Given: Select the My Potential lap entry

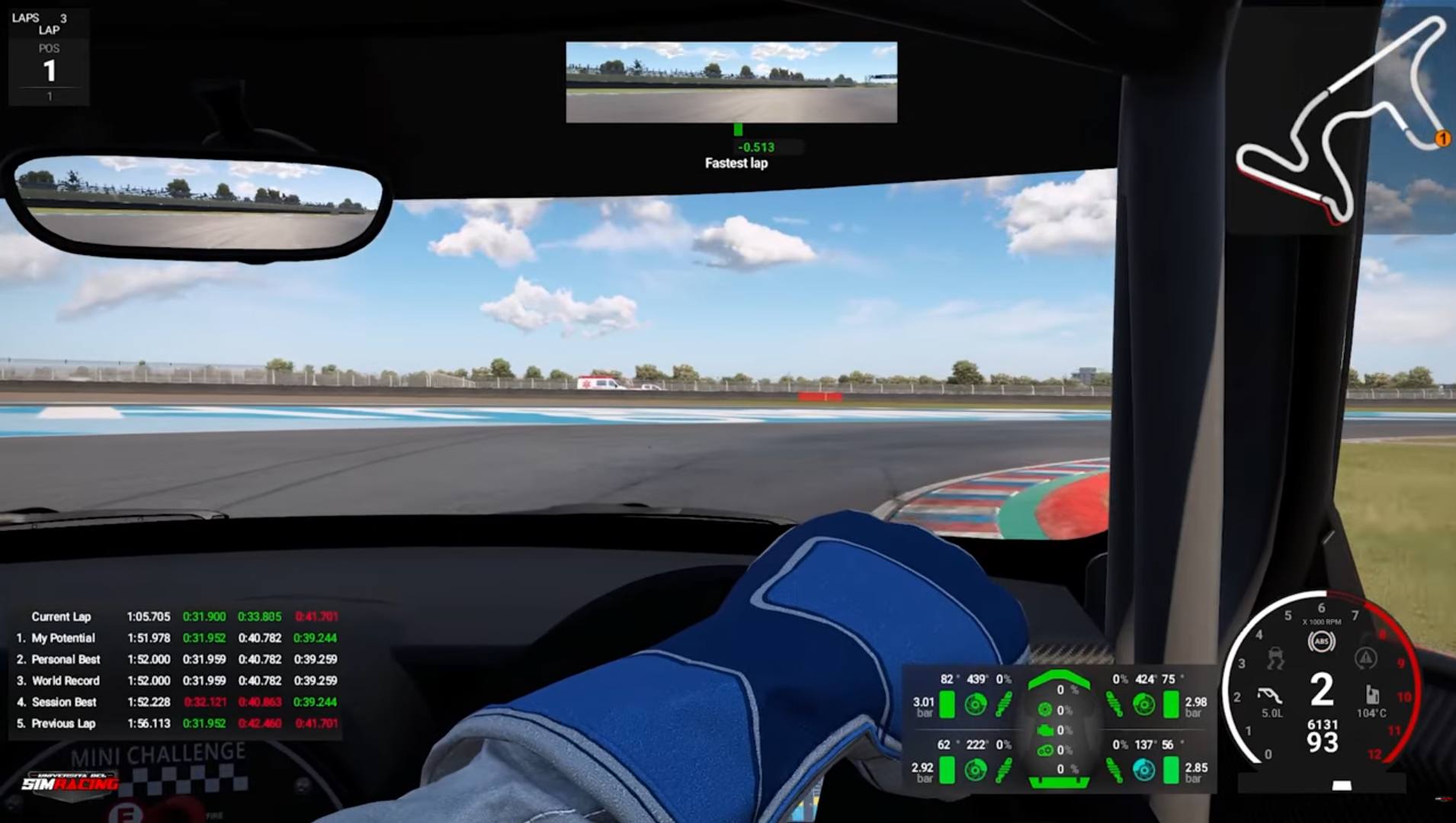Looking at the screenshot, I should click(x=63, y=638).
